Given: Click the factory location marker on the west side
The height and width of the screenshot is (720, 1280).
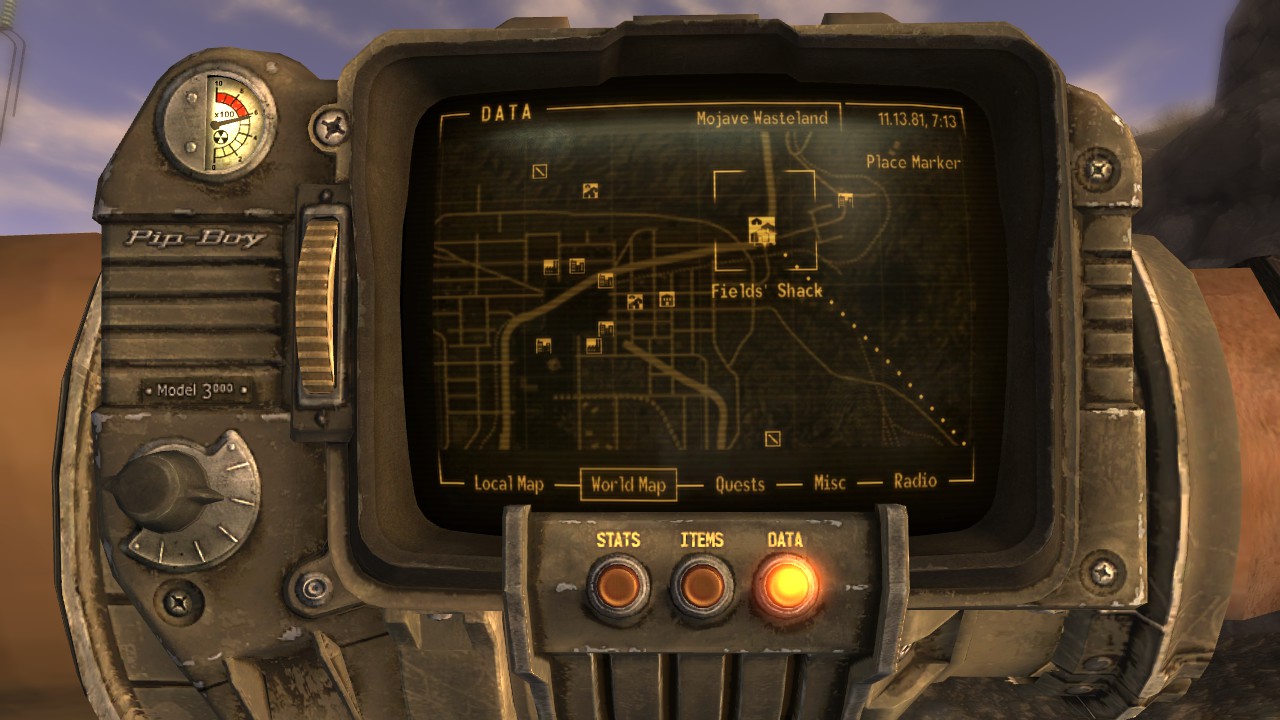Looking at the screenshot, I should (x=550, y=266).
